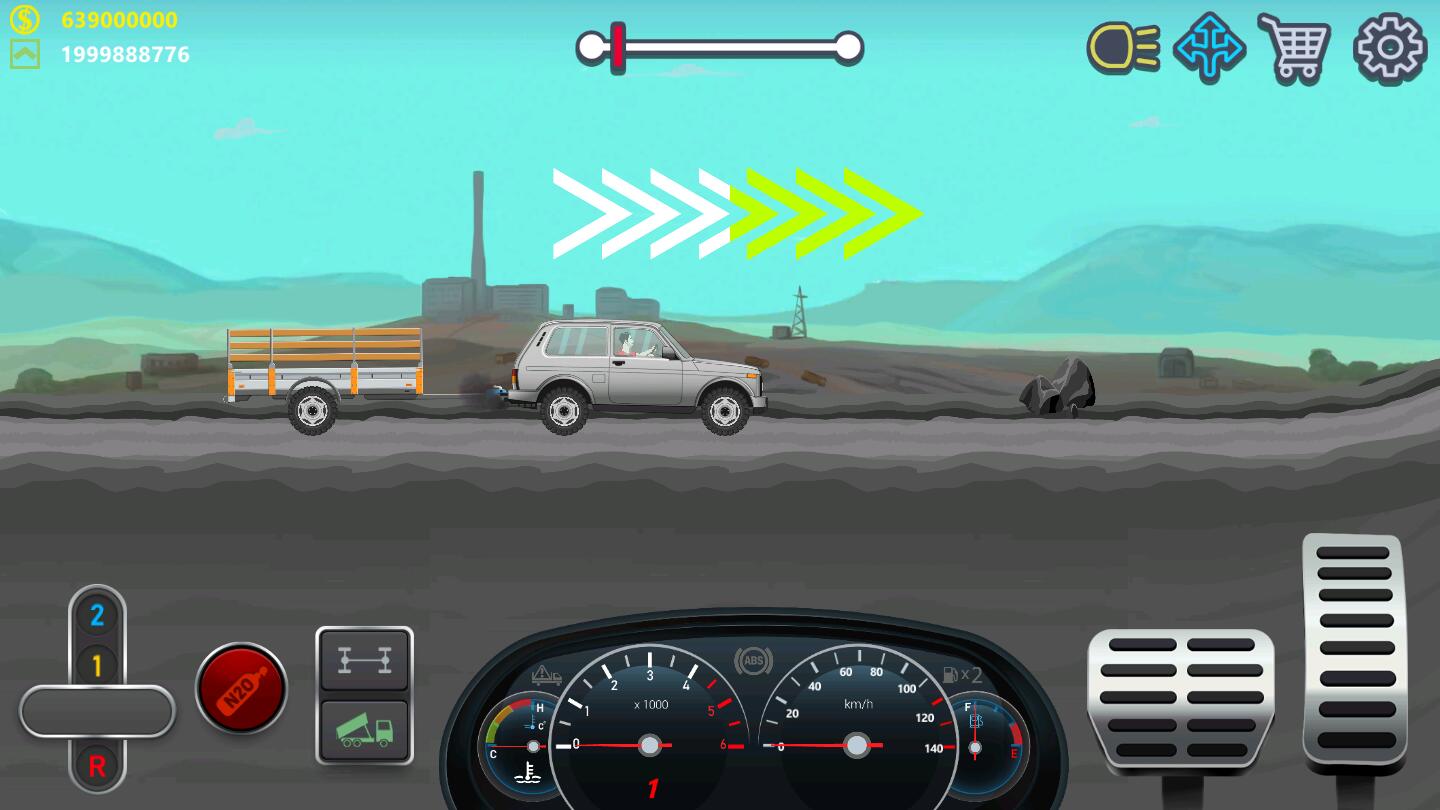
Task: Shift into reverse gear R
Action: 97,766
